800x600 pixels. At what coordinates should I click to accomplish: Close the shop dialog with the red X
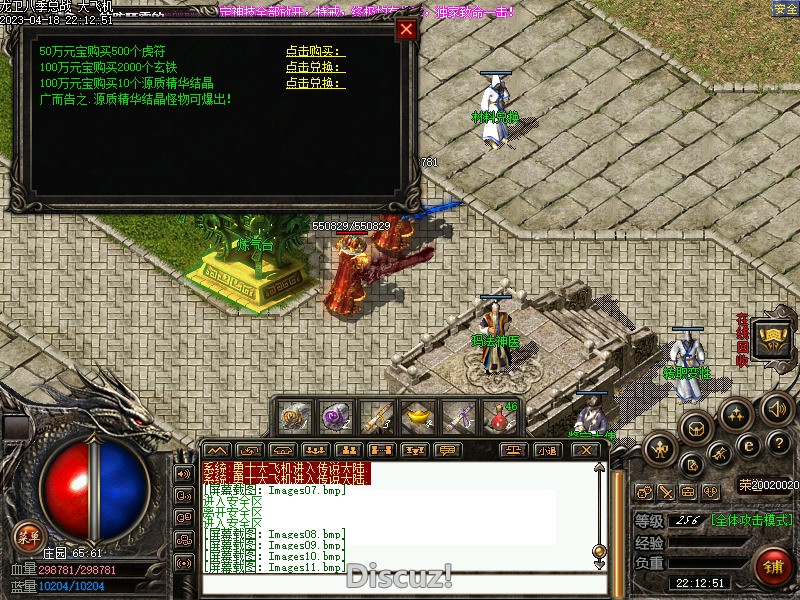[406, 29]
